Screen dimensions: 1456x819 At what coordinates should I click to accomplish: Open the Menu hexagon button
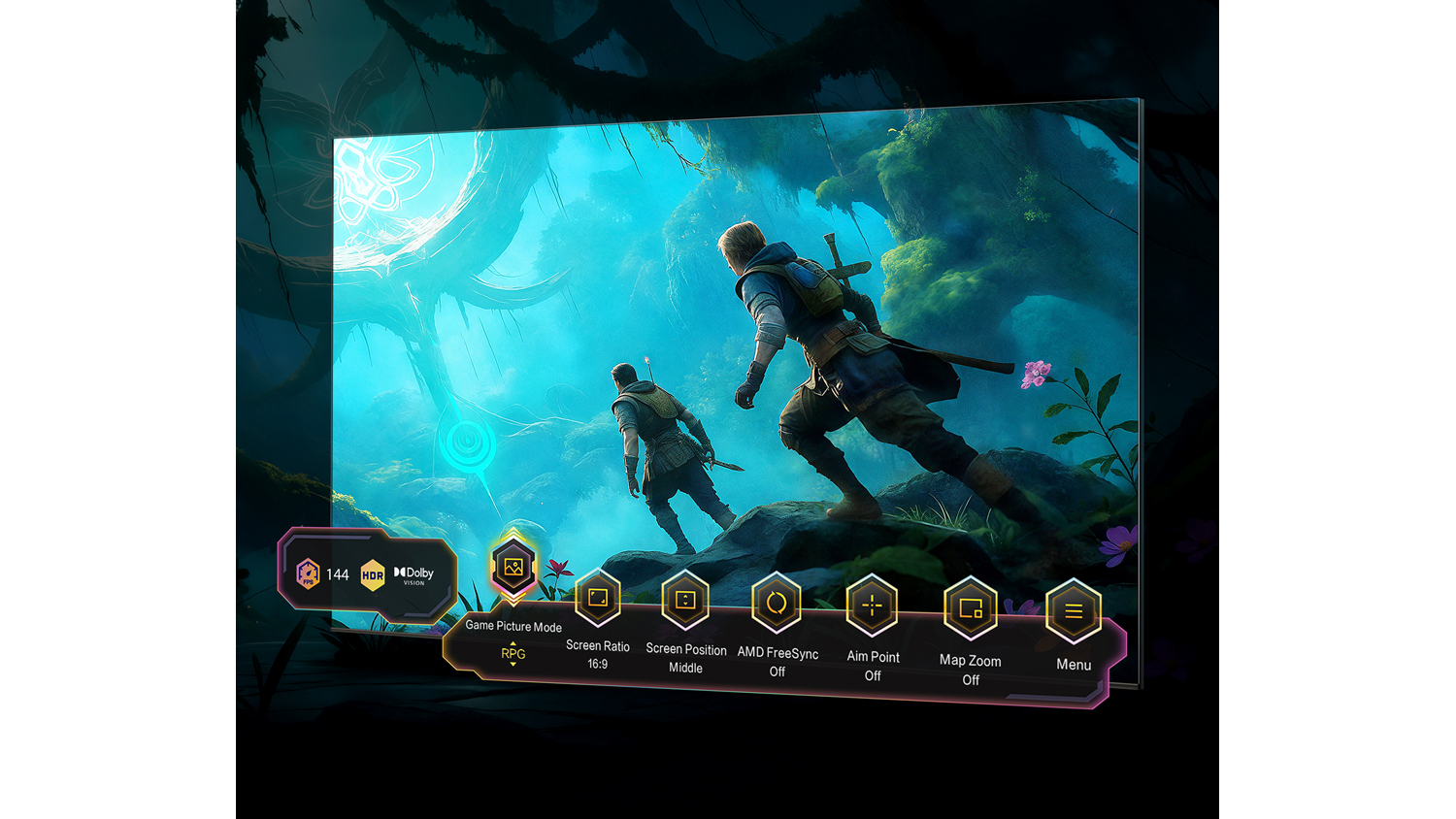tap(1074, 611)
